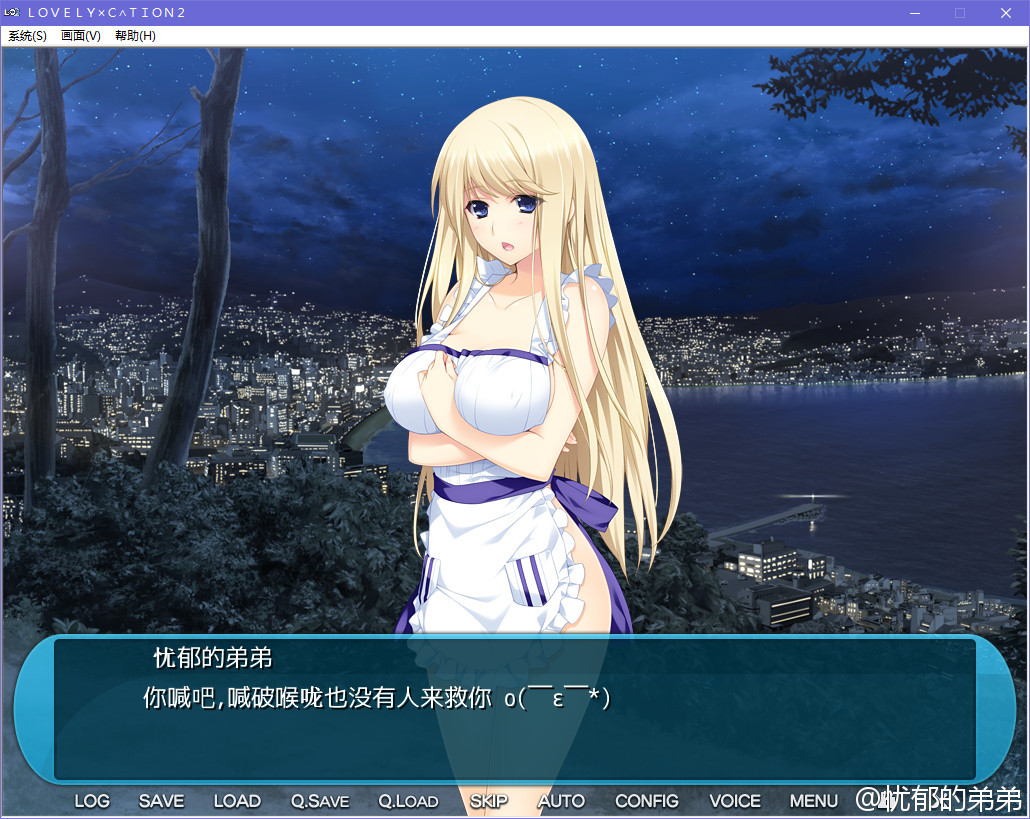Click the SAVE button
This screenshot has width=1030, height=819.
161,801
